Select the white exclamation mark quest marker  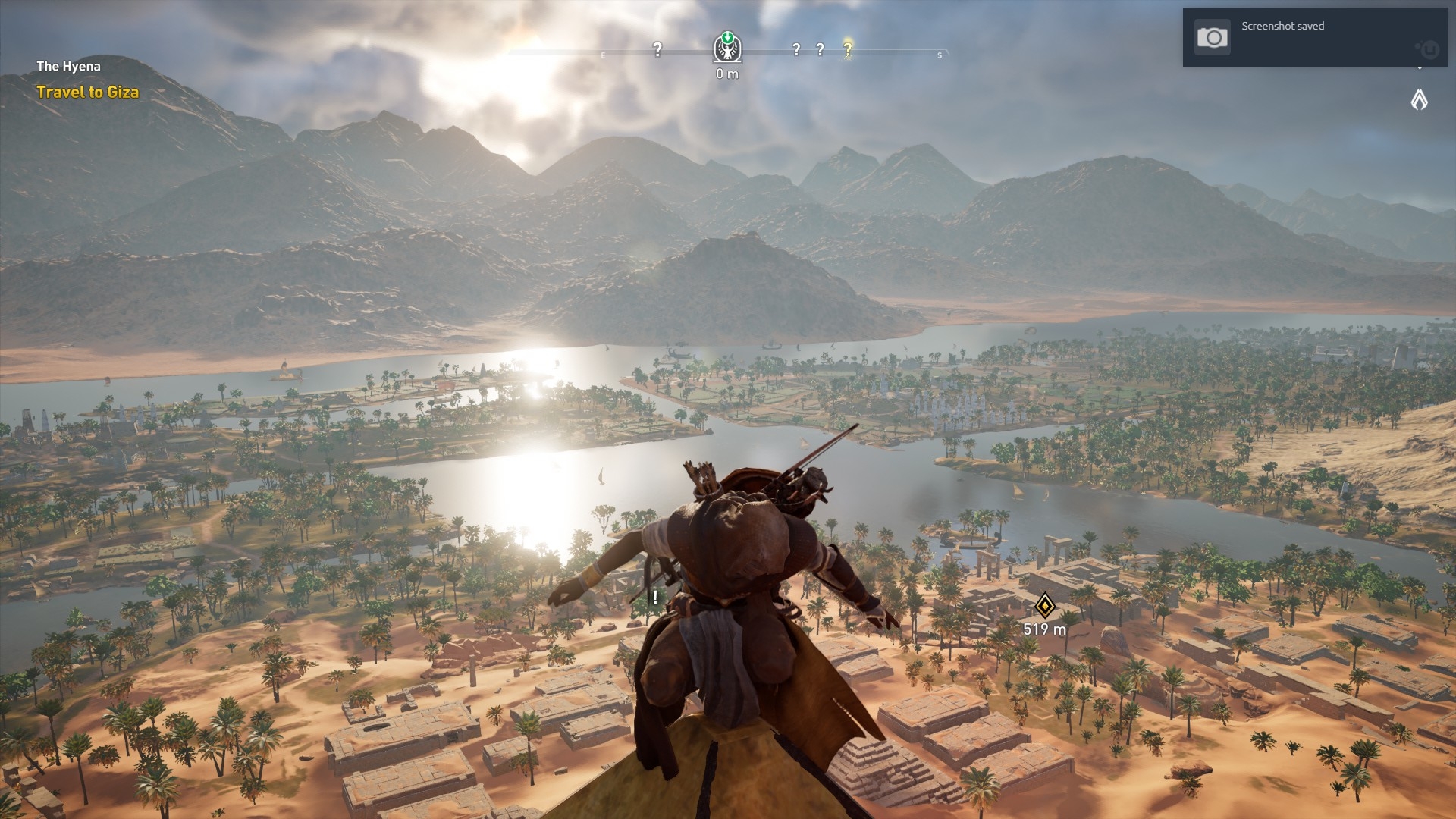(655, 597)
